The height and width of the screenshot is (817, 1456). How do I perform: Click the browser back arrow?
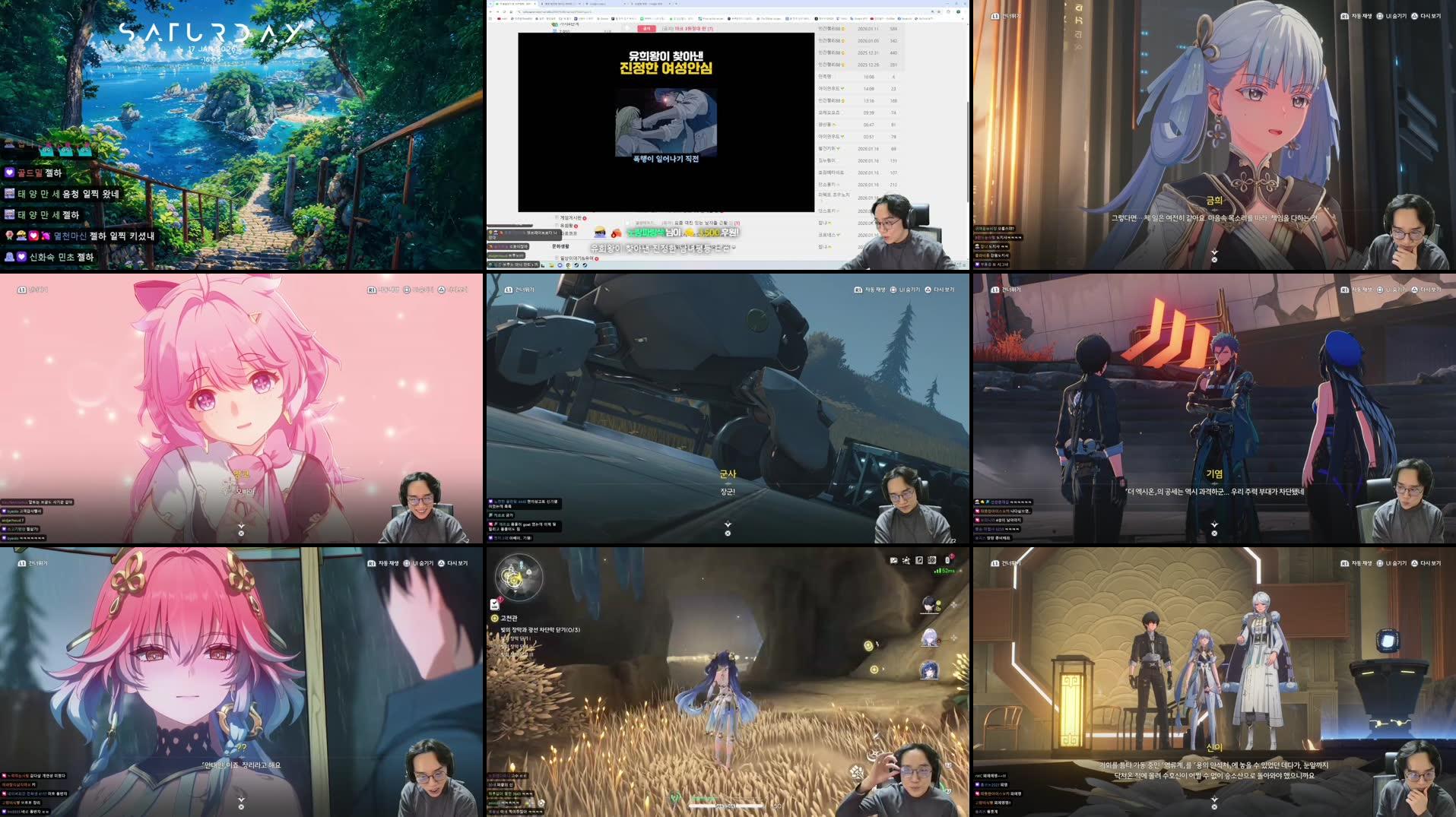coord(490,11)
